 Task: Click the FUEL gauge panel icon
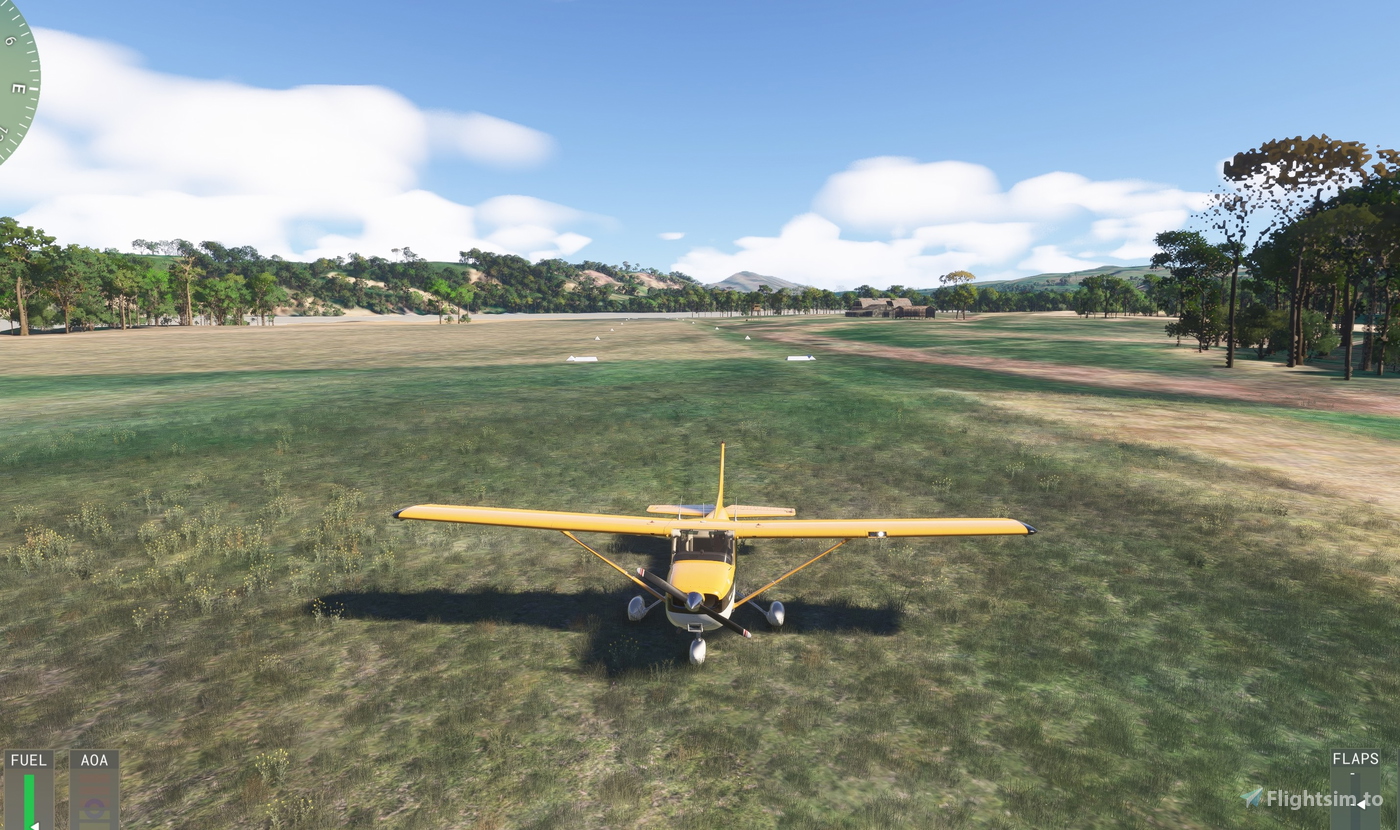(x=28, y=790)
